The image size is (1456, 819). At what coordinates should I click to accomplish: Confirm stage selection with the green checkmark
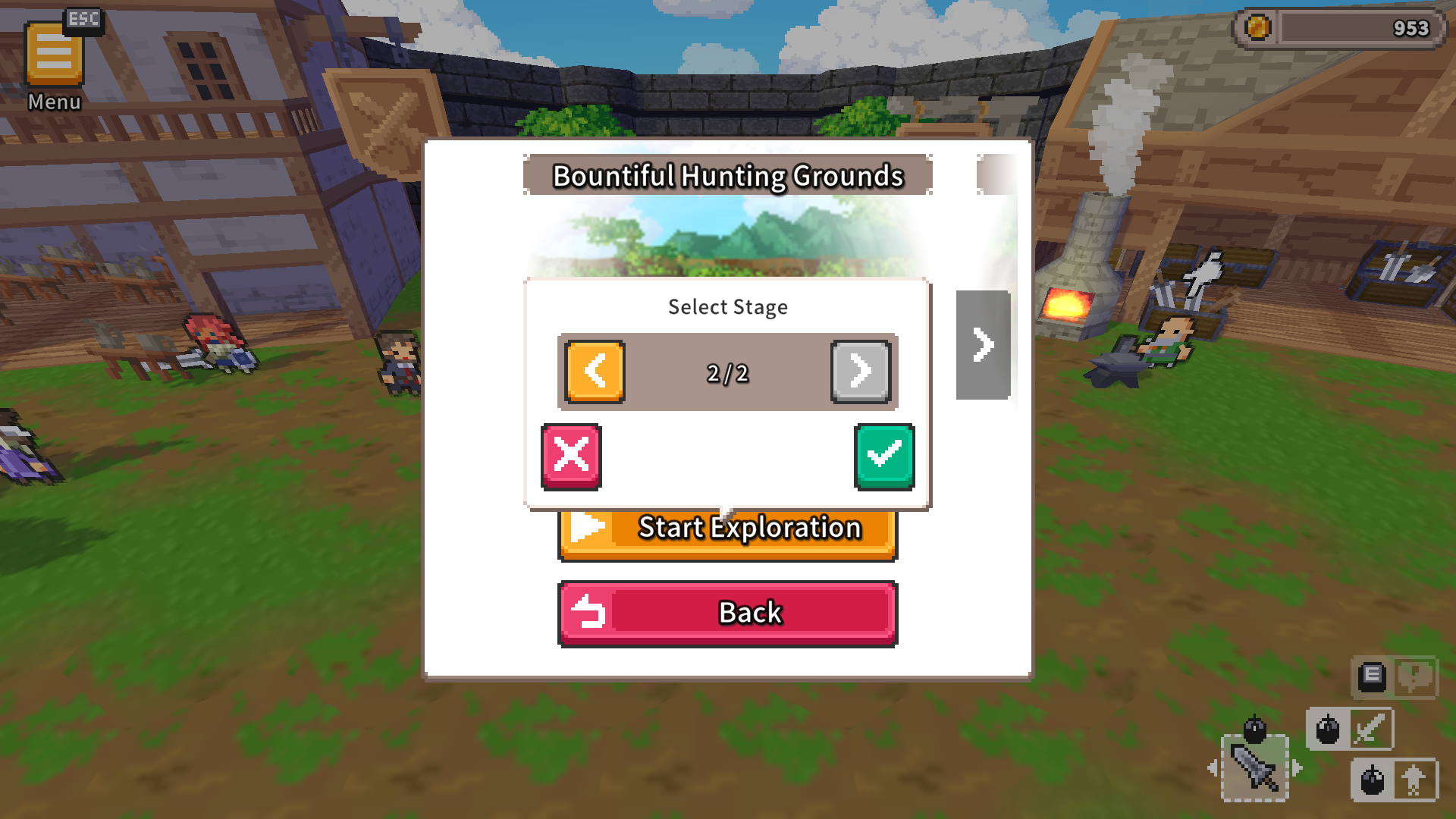point(883,456)
